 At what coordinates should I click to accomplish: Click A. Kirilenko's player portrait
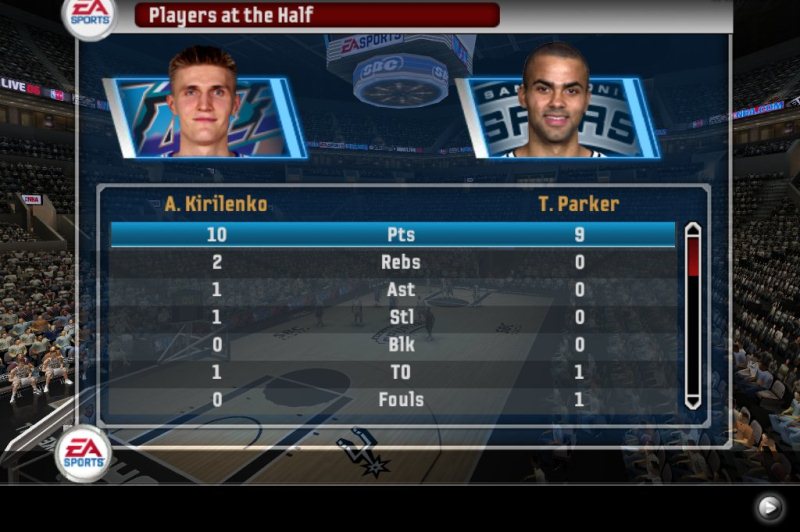pyautogui.click(x=205, y=105)
